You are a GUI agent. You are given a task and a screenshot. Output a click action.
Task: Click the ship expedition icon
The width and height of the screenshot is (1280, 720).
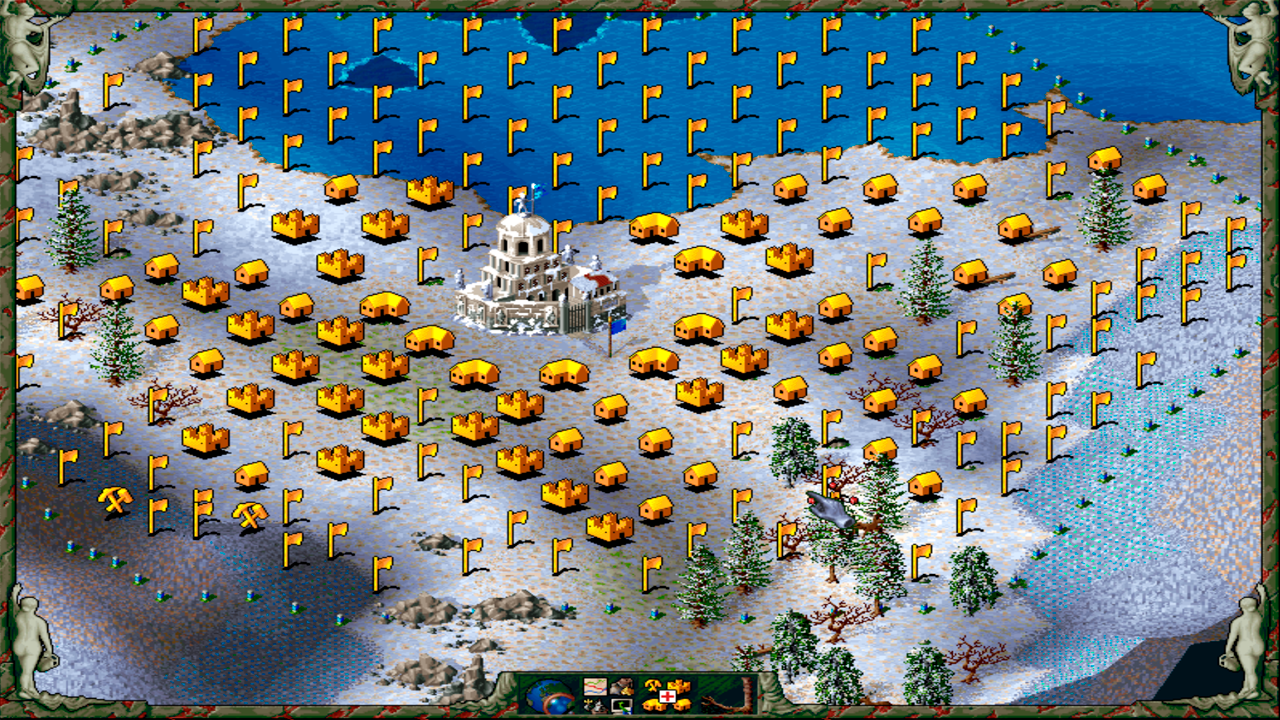pyautogui.click(x=593, y=705)
